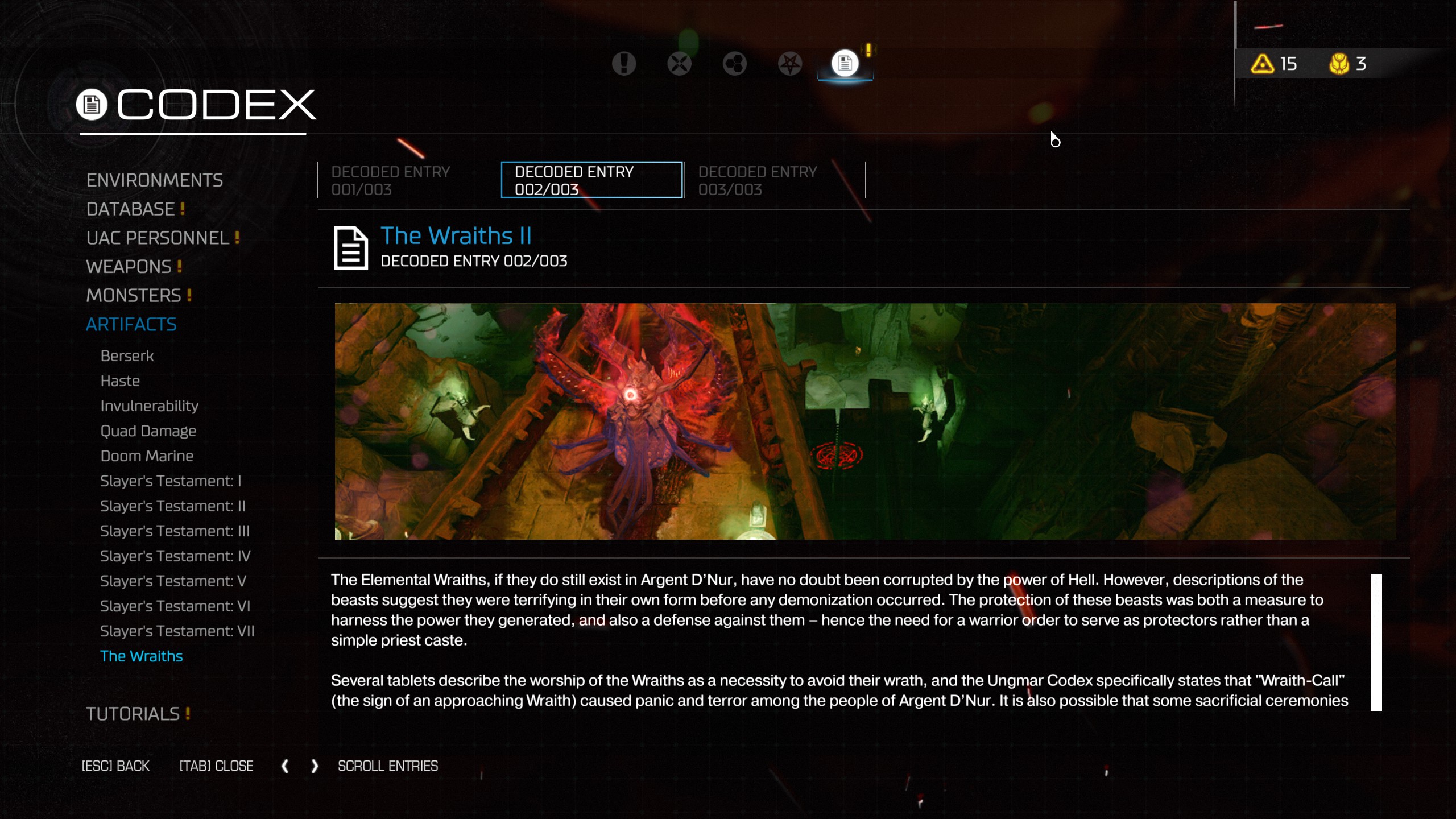
Task: Open the Codex document icon in top bar
Action: [x=844, y=63]
